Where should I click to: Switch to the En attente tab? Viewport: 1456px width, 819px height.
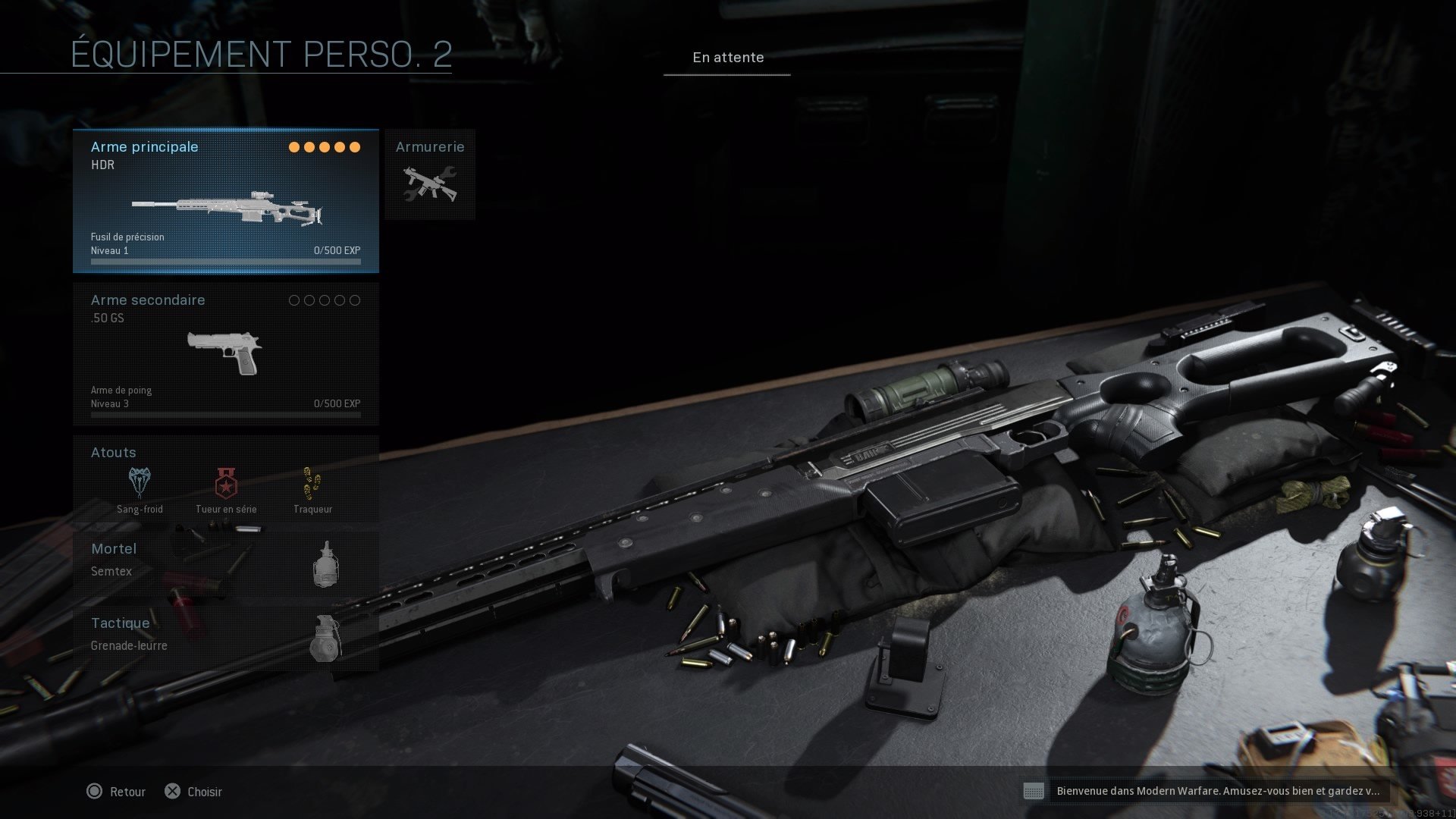click(x=727, y=57)
